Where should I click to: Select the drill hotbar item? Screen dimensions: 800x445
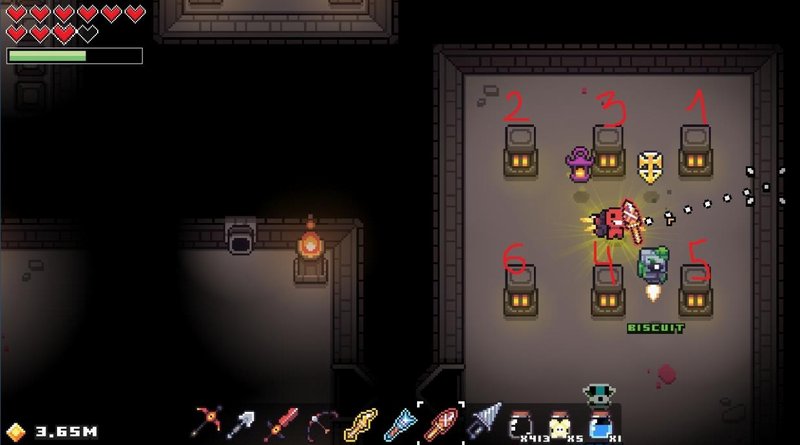pos(480,425)
